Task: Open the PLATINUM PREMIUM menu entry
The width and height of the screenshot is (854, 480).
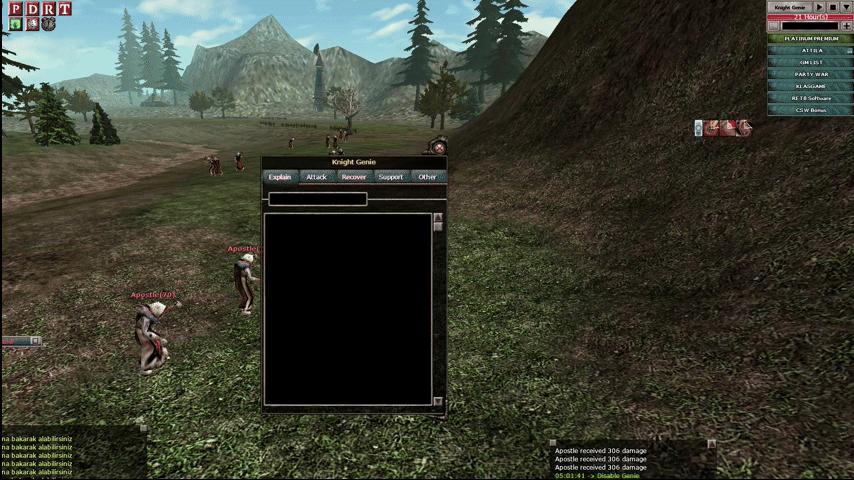Action: point(811,38)
